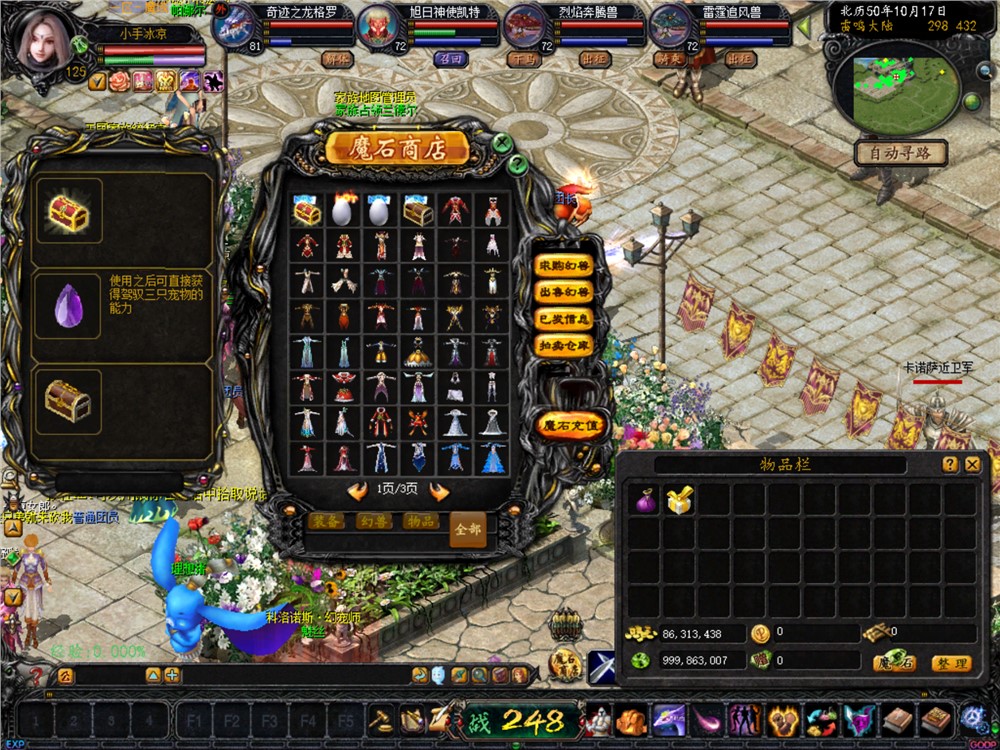Click the 自动寻路 auto-pathfinding button
The height and width of the screenshot is (750, 1000).
tap(900, 154)
